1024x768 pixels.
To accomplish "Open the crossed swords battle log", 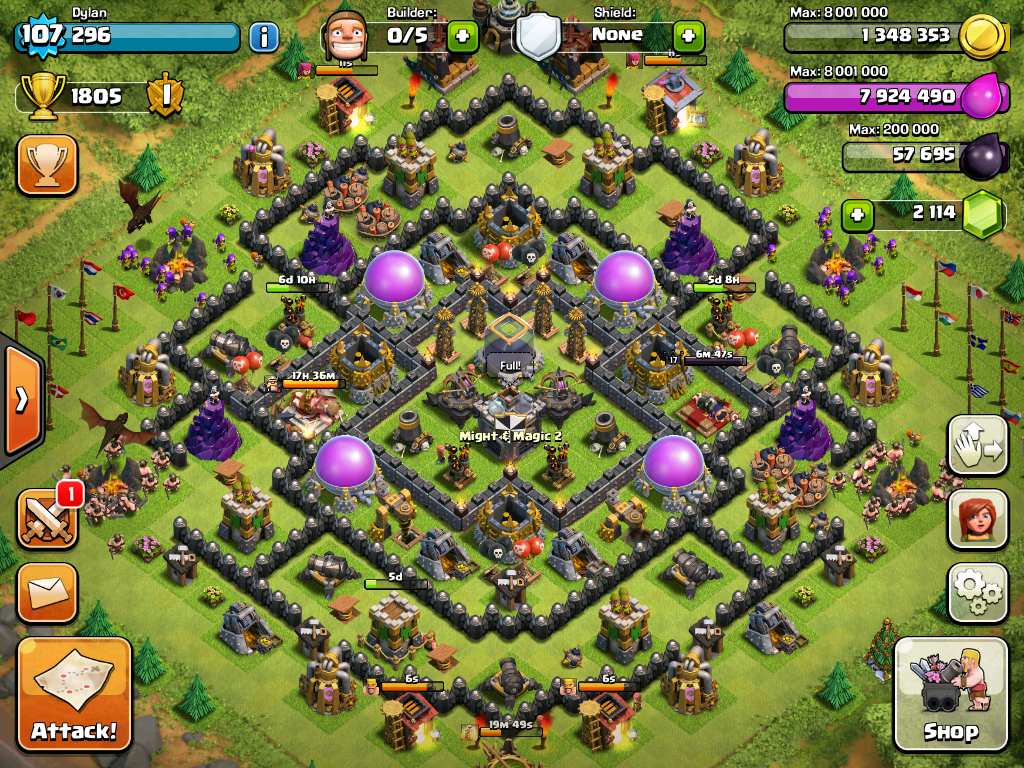I will 47,519.
